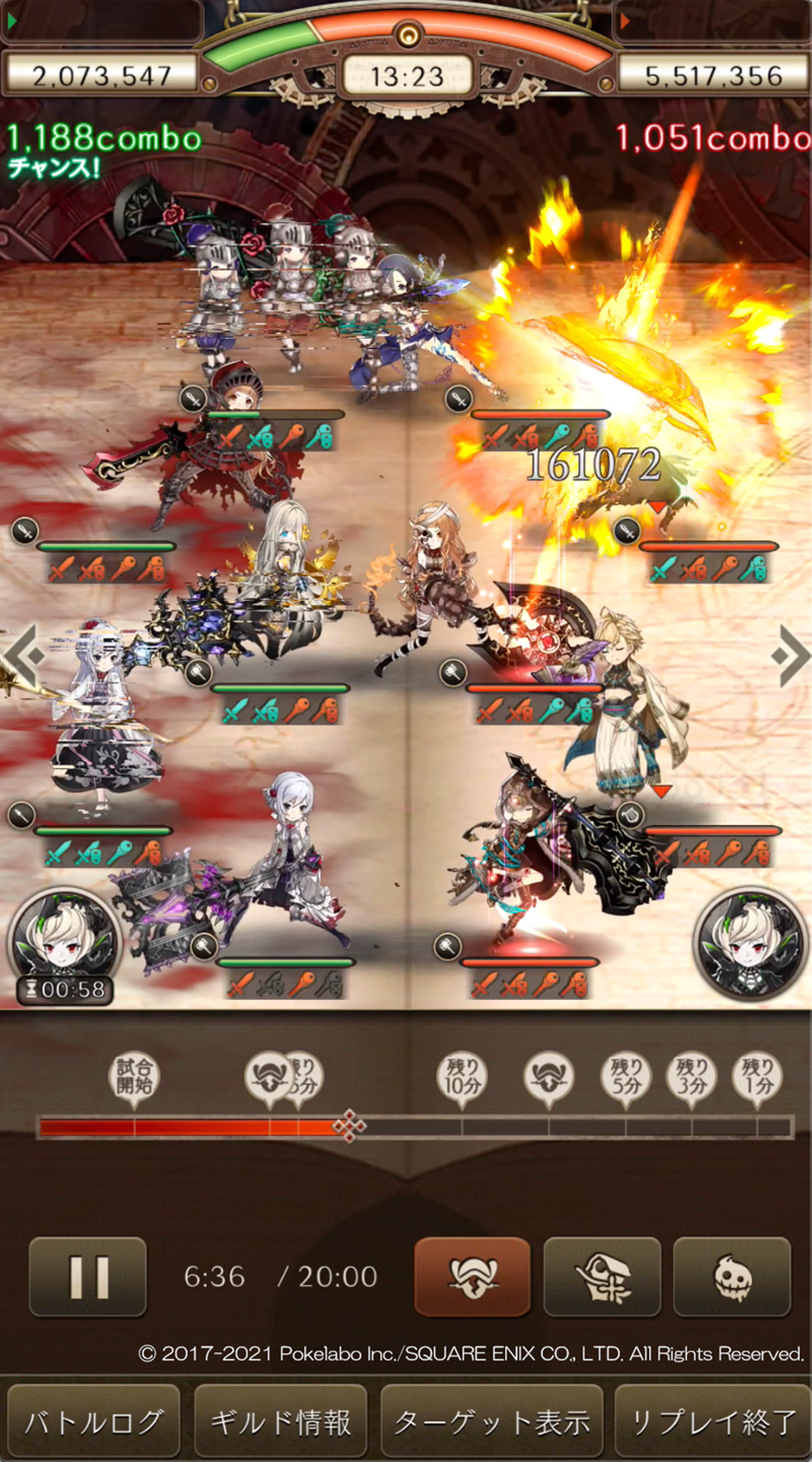Image resolution: width=812 pixels, height=1462 pixels.
Task: Jump to the 試合開始 match-start marker
Action: click(x=134, y=1077)
